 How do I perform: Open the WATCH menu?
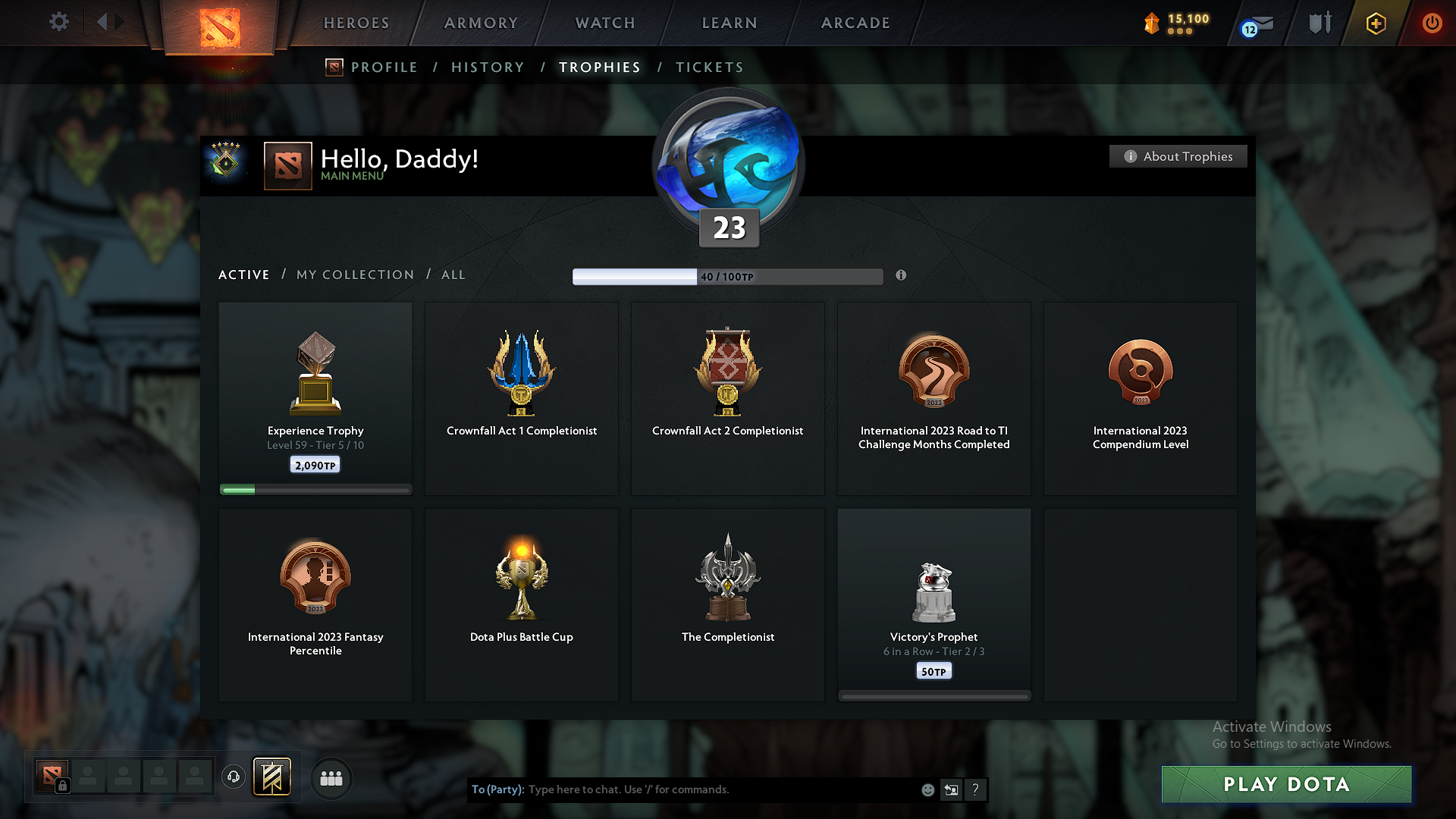click(604, 23)
